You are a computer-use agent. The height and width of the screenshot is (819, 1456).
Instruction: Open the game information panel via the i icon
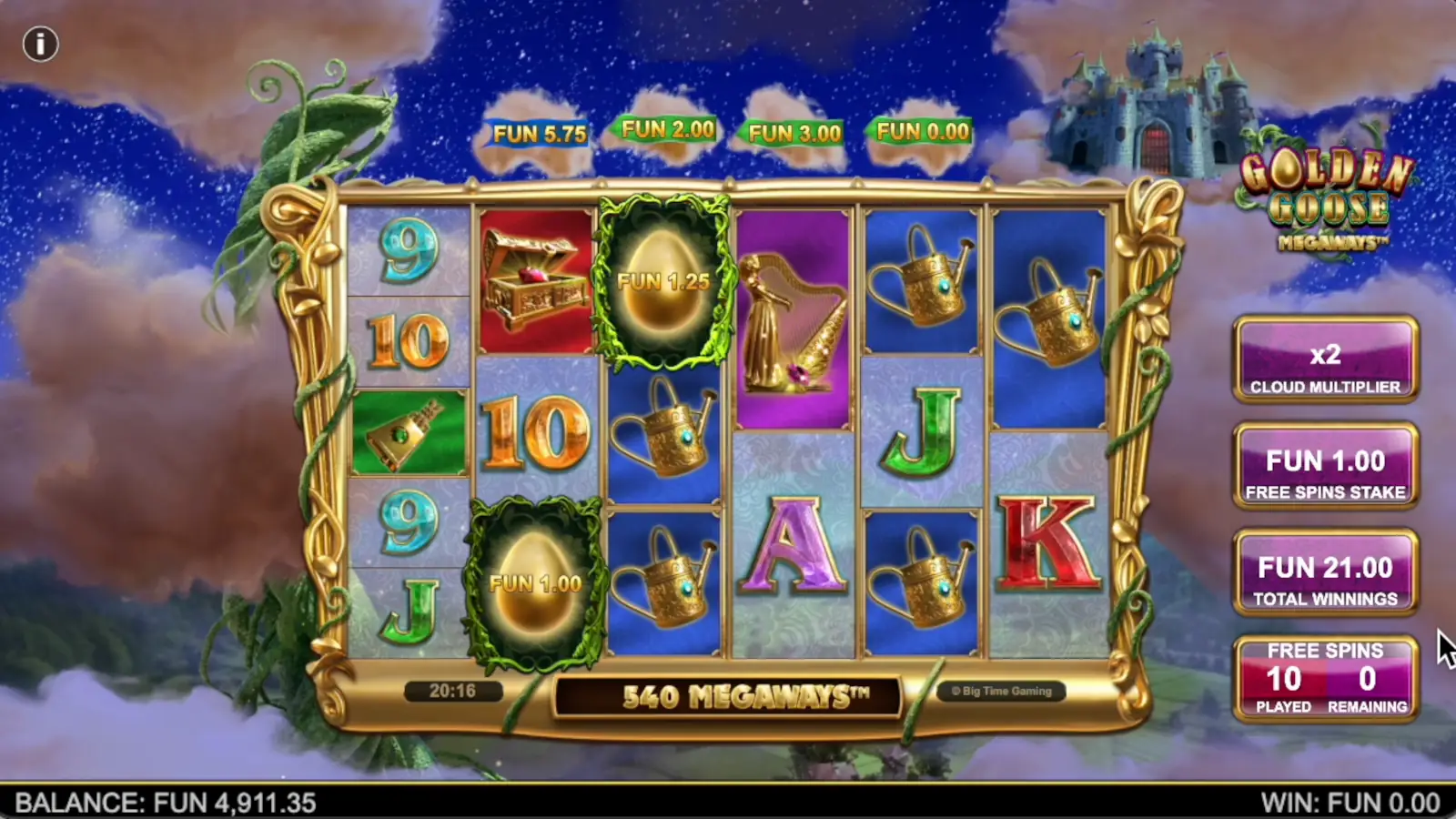(41, 43)
